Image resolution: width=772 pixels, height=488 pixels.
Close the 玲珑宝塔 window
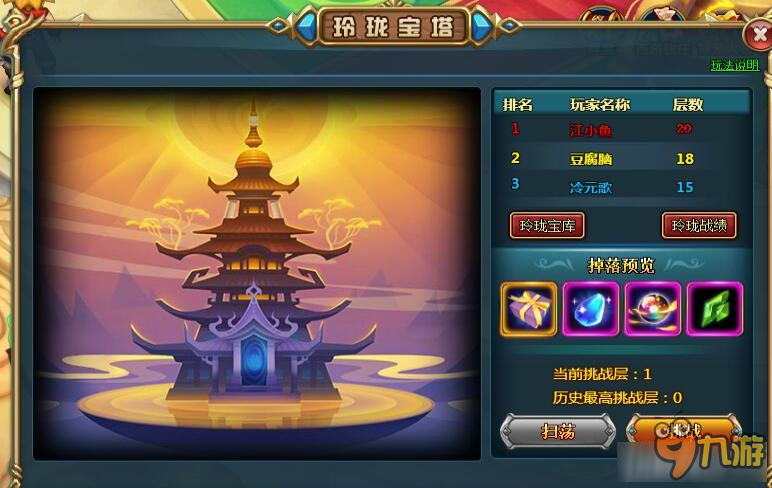[x=757, y=36]
